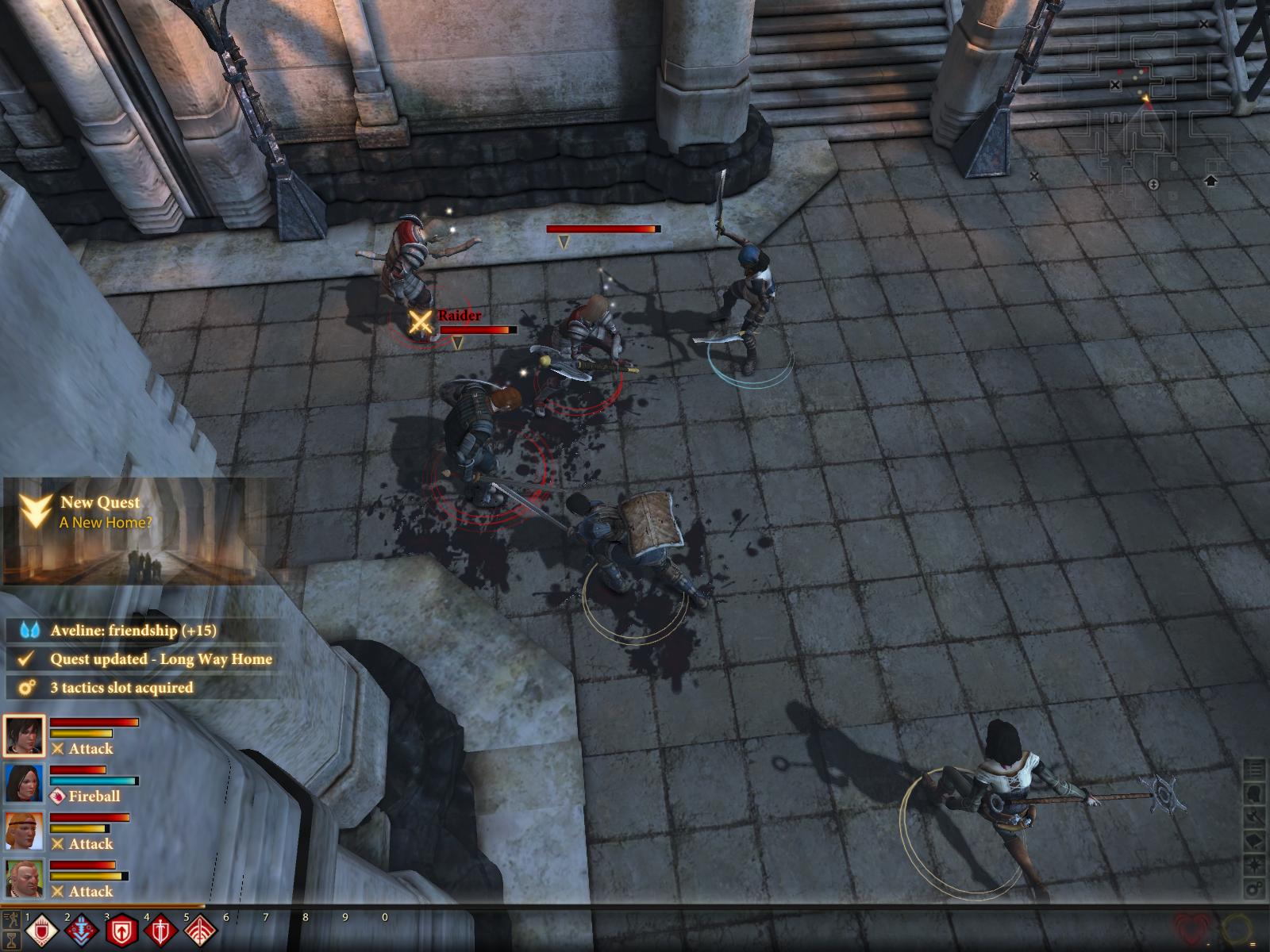This screenshot has height=952, width=1270.
Task: Activate the shield with up-arrow ability
Action: [x=121, y=931]
